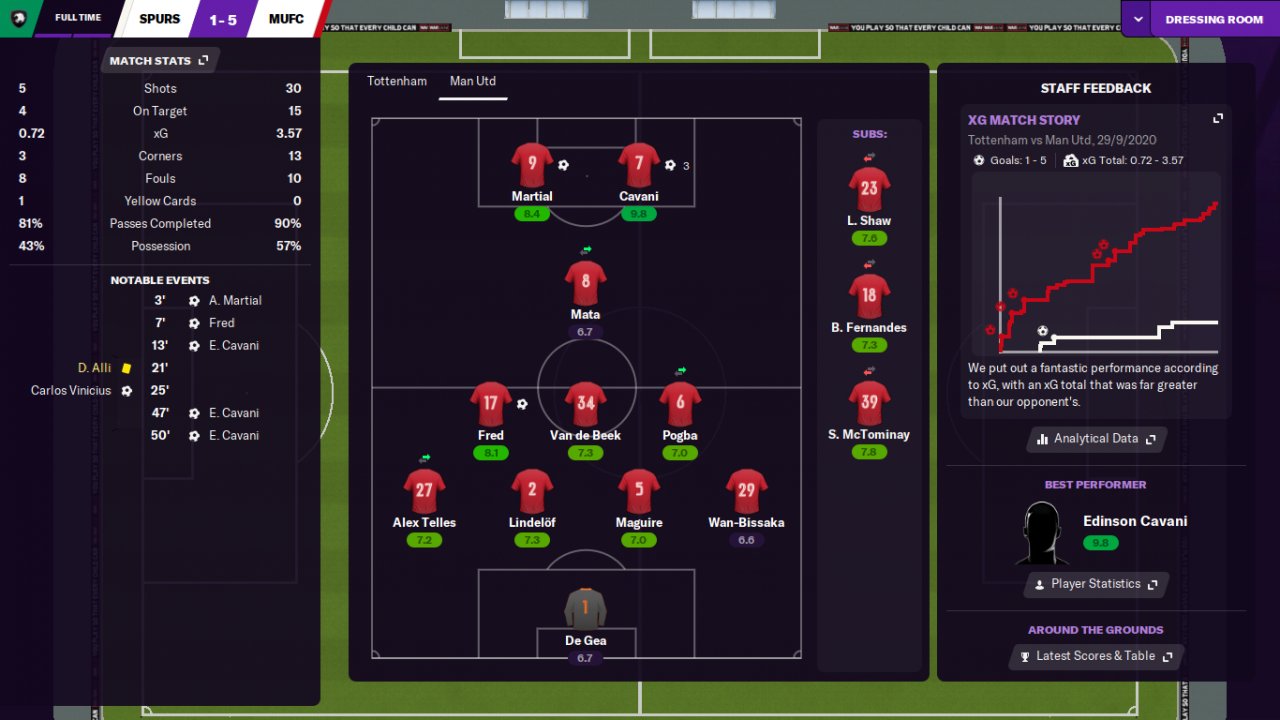Image resolution: width=1280 pixels, height=720 pixels.
Task: Pick substitute B. Fernandes' shirt
Action: [868, 296]
